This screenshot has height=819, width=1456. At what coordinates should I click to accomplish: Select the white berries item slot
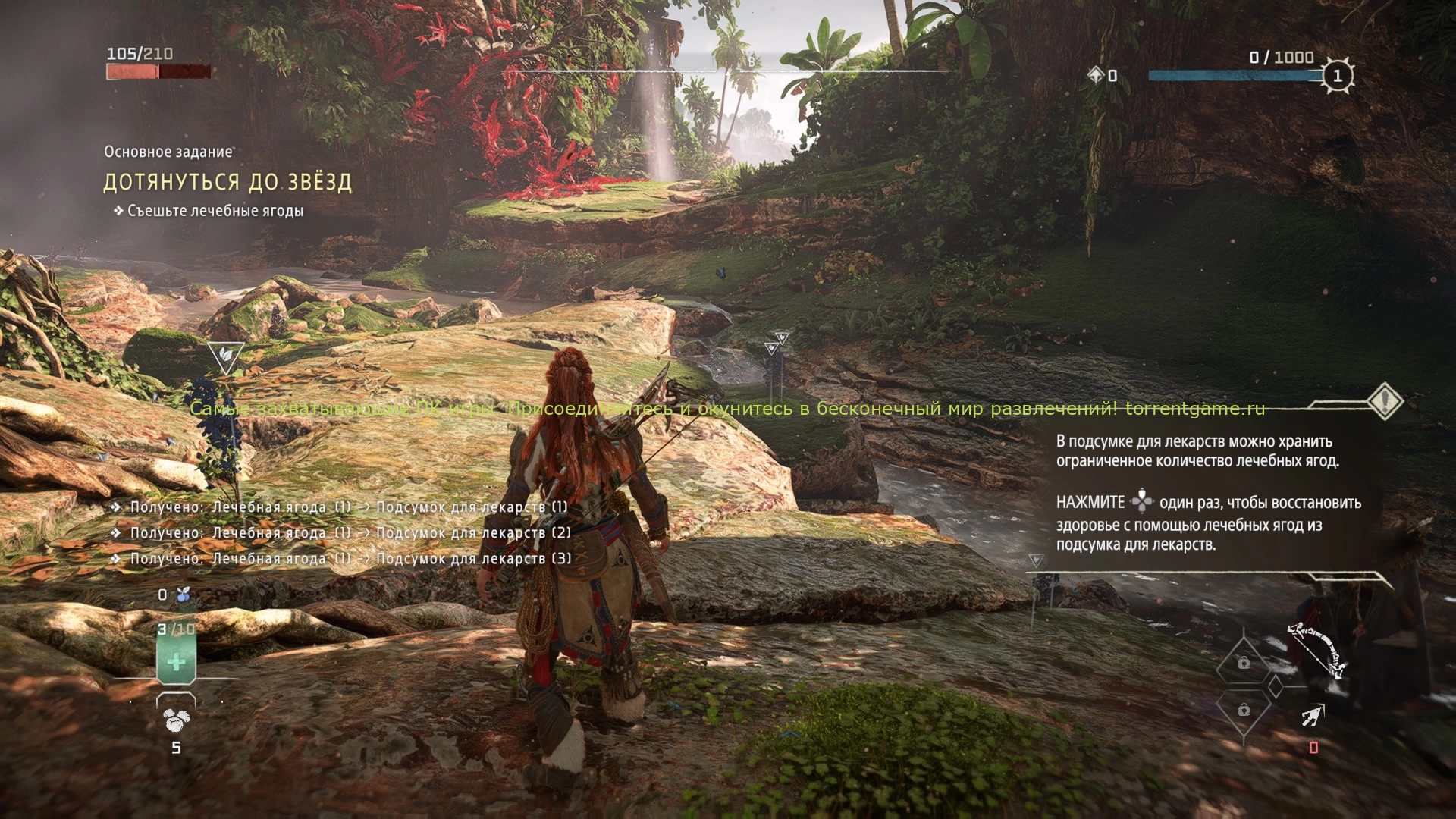(x=176, y=720)
